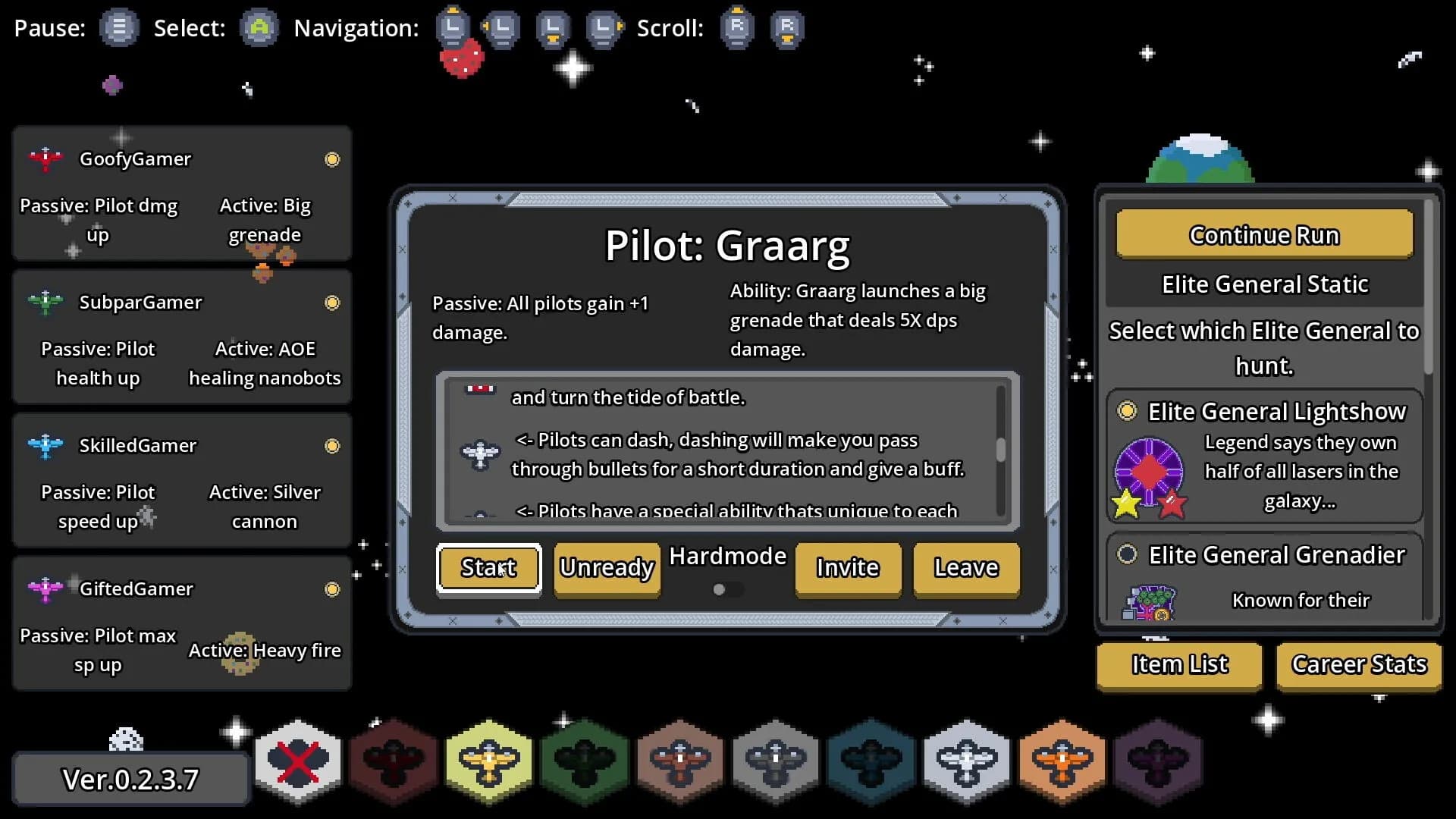
Task: Pick the orange ship hexagon tile
Action: coord(1062,761)
